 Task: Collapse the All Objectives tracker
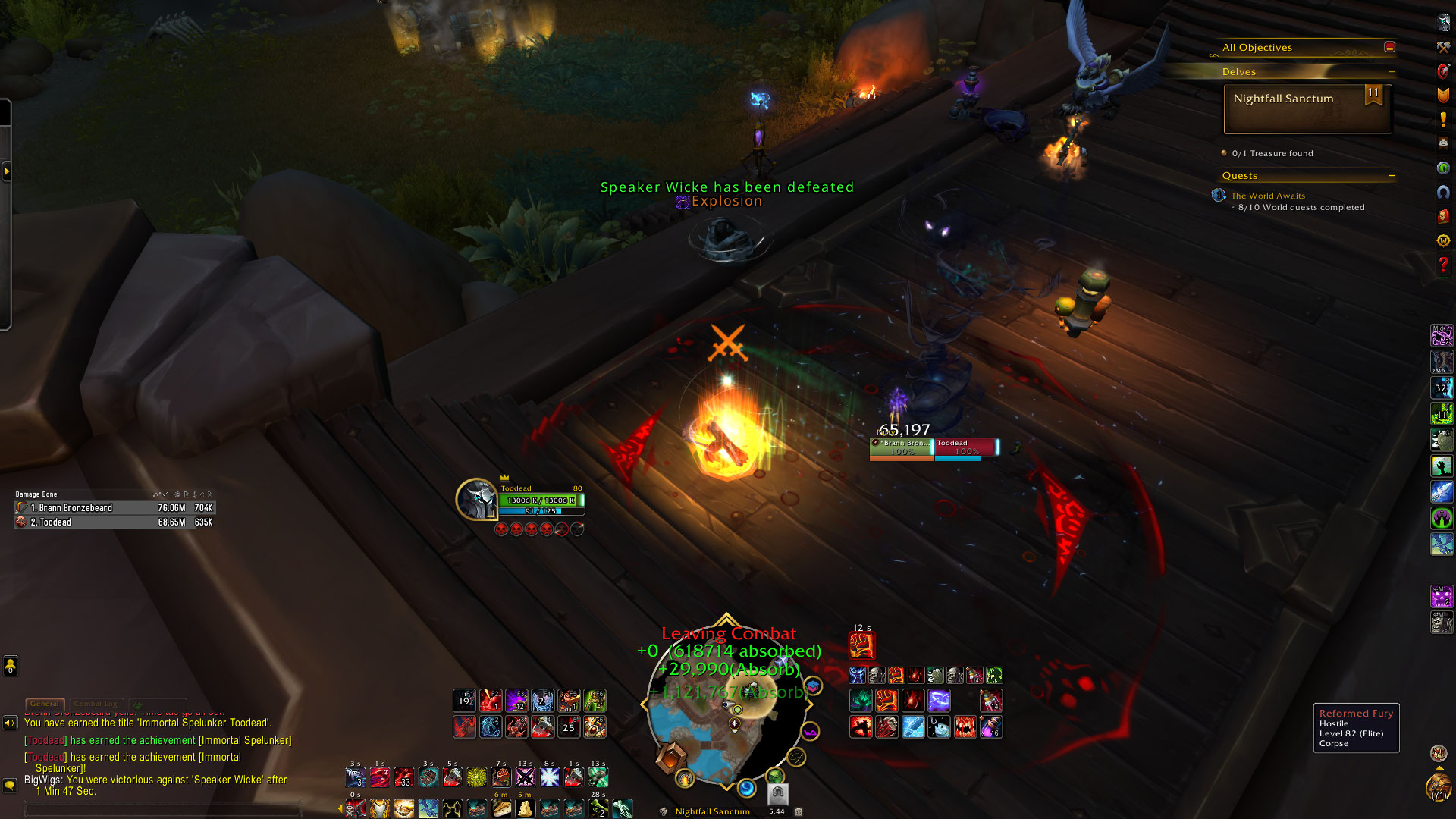pyautogui.click(x=1389, y=47)
